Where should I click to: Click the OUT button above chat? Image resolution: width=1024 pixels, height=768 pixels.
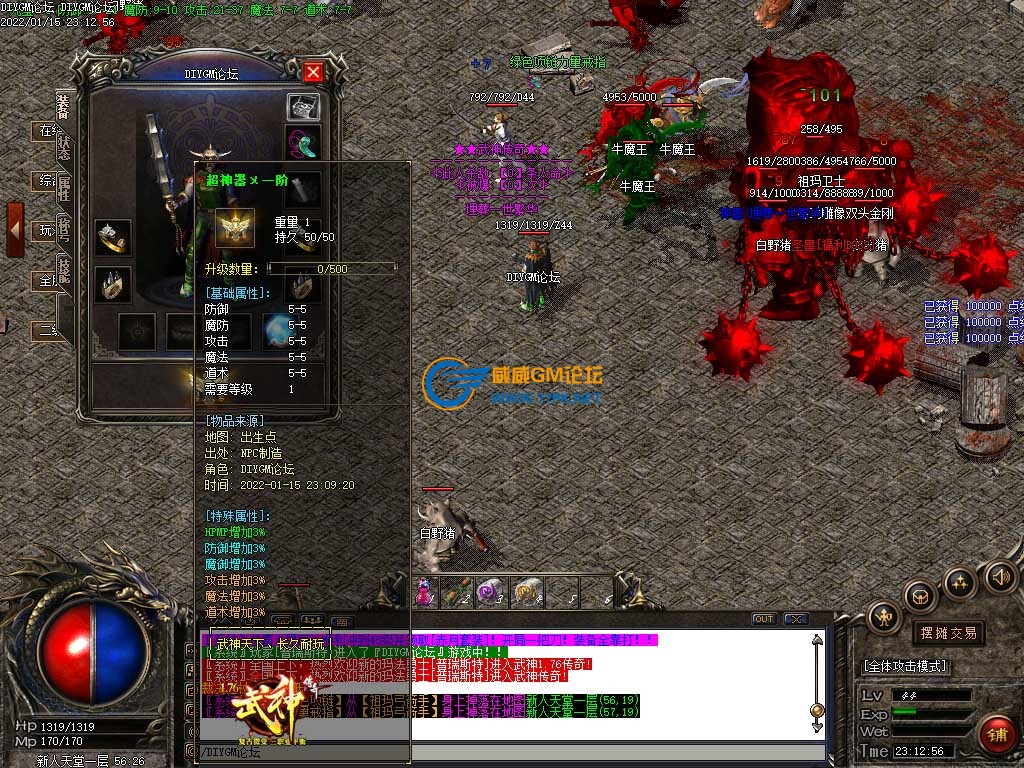(x=763, y=619)
